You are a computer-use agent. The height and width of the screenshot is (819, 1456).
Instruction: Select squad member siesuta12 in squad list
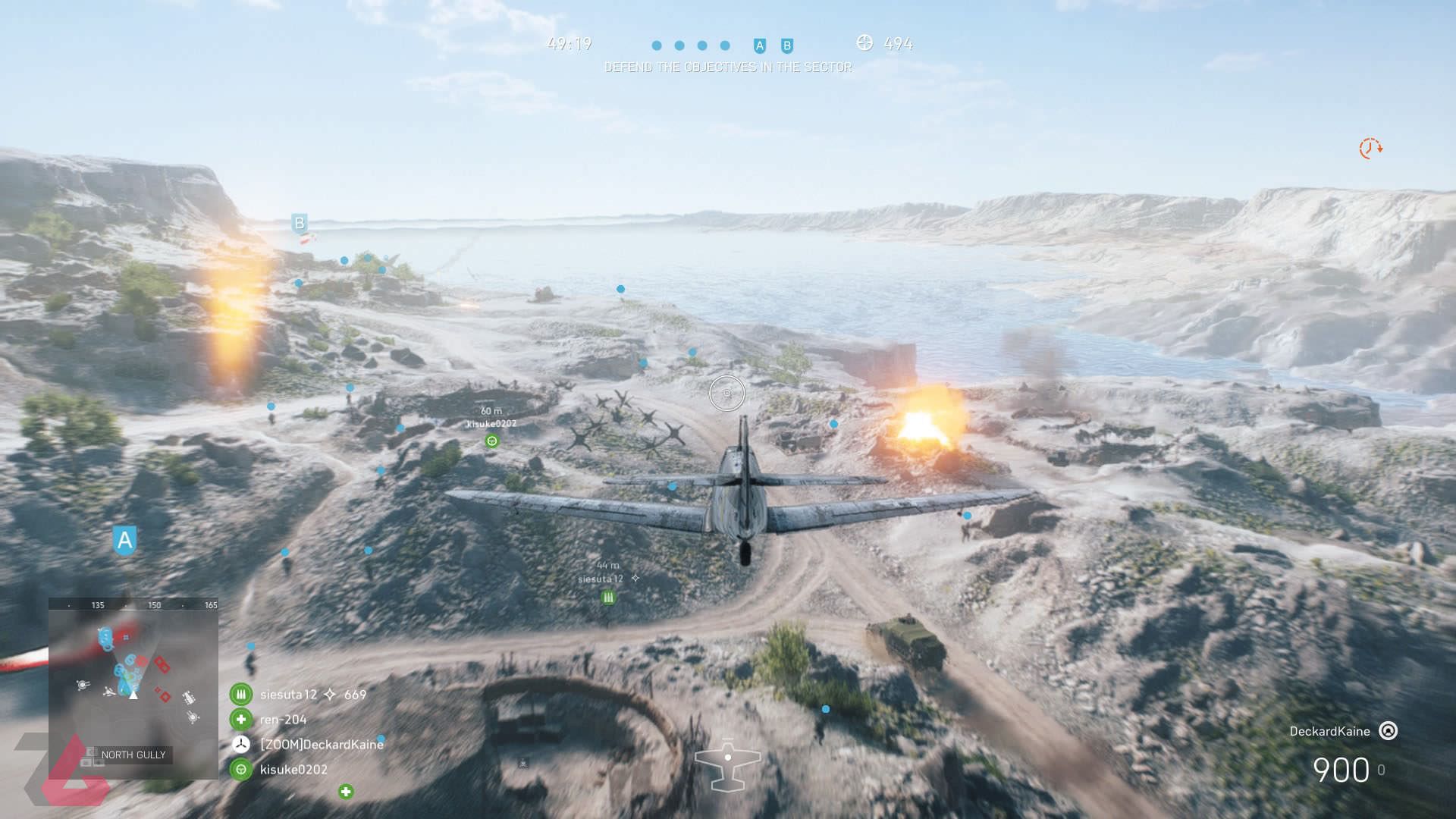point(288,695)
